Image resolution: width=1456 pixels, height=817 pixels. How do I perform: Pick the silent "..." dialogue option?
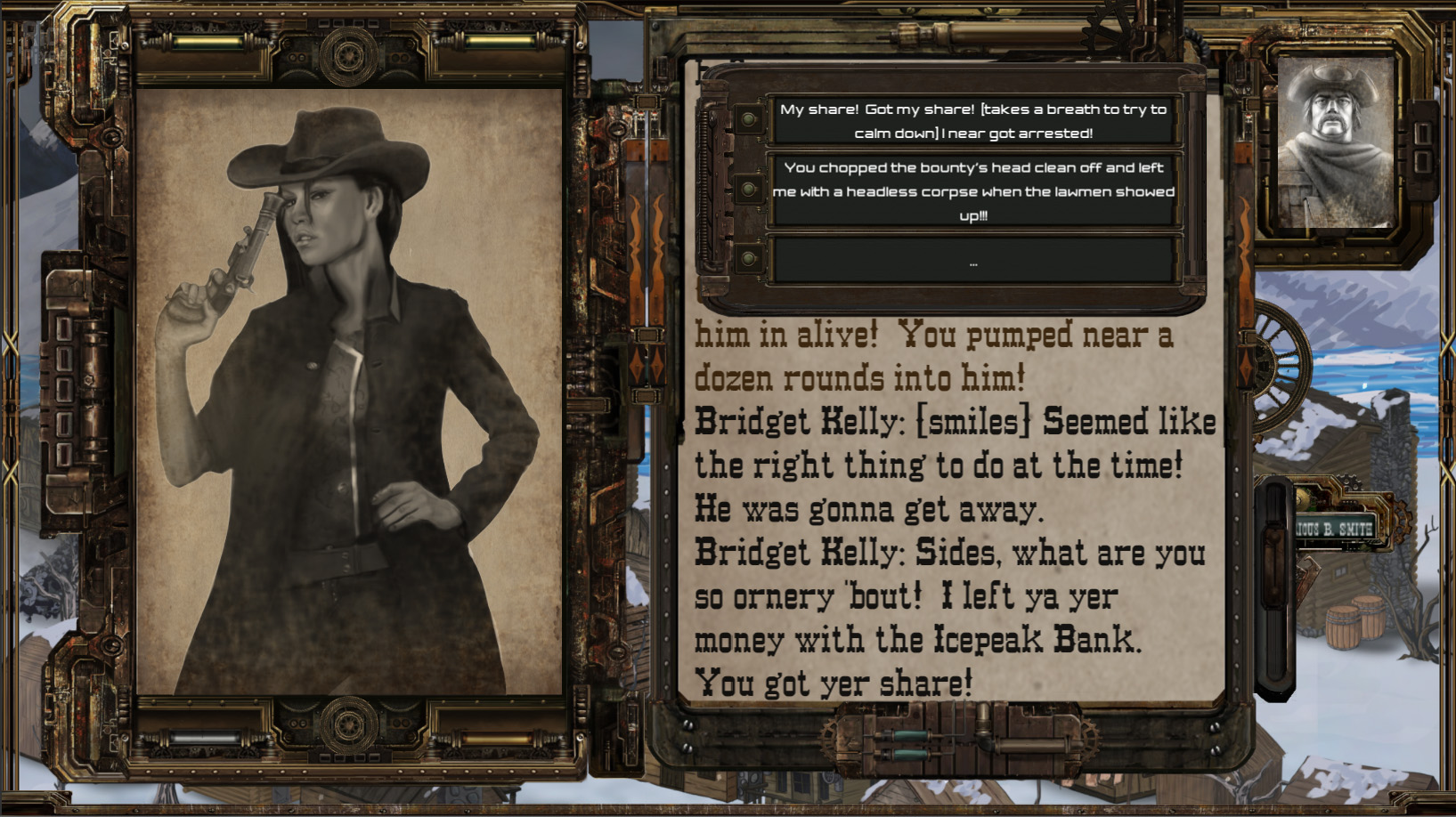coord(973,262)
